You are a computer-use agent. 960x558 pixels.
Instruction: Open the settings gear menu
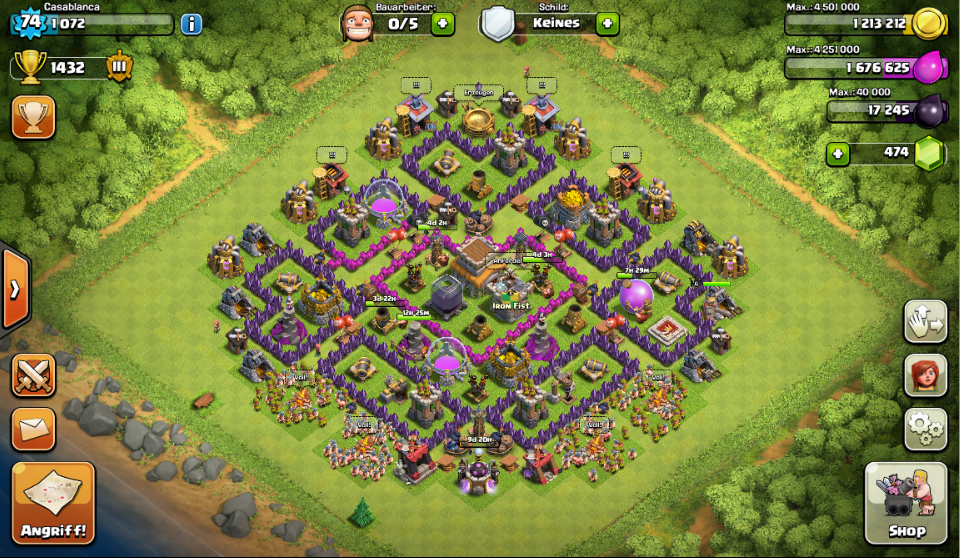click(925, 429)
